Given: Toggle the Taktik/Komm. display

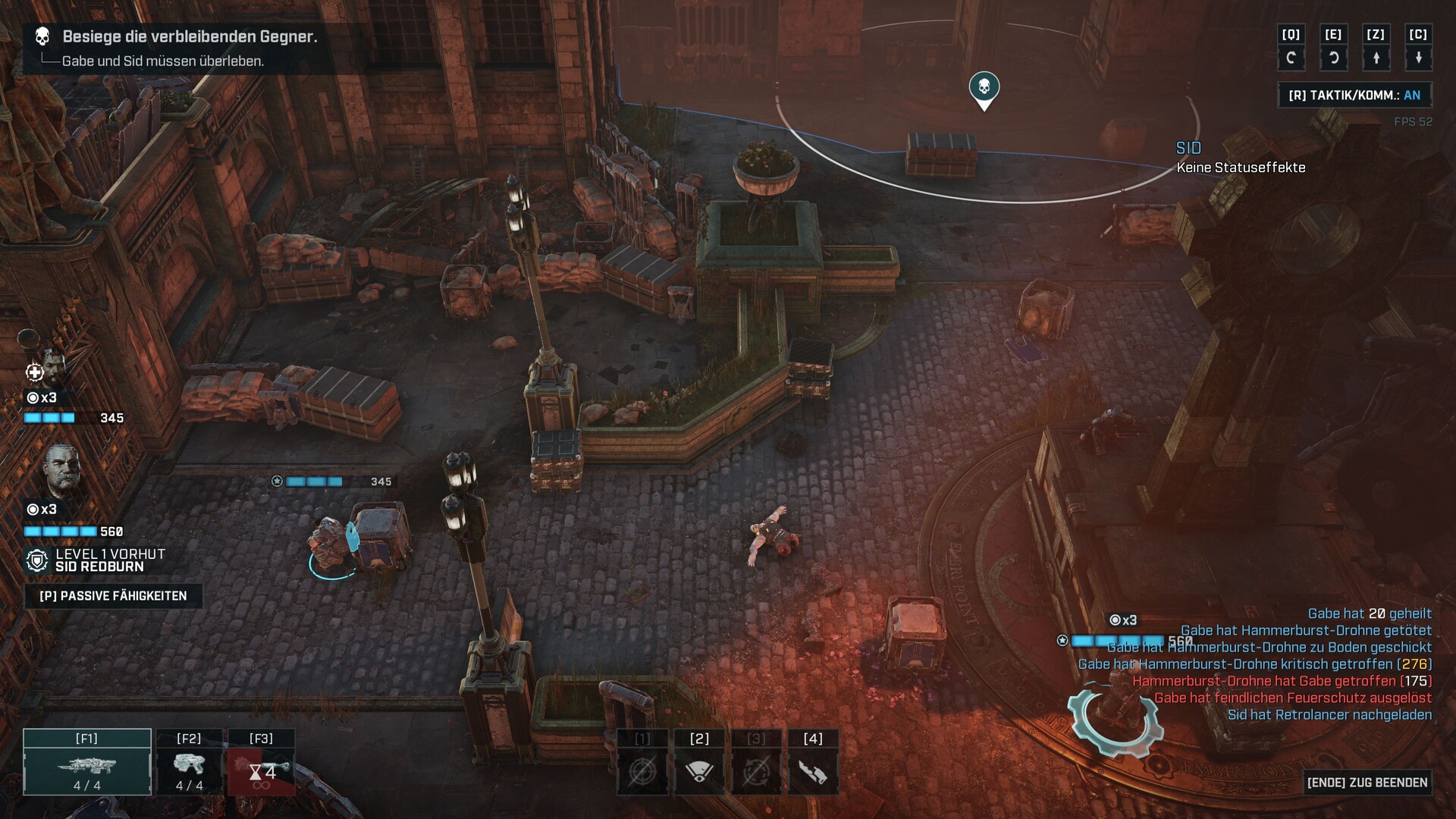Looking at the screenshot, I should pos(1354,96).
